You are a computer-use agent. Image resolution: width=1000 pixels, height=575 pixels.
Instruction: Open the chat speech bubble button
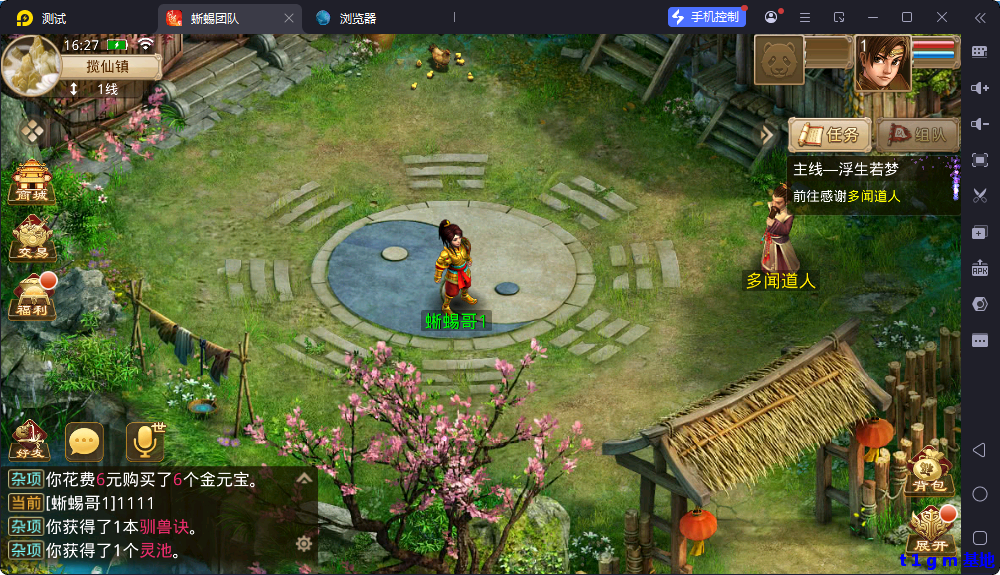coord(84,442)
